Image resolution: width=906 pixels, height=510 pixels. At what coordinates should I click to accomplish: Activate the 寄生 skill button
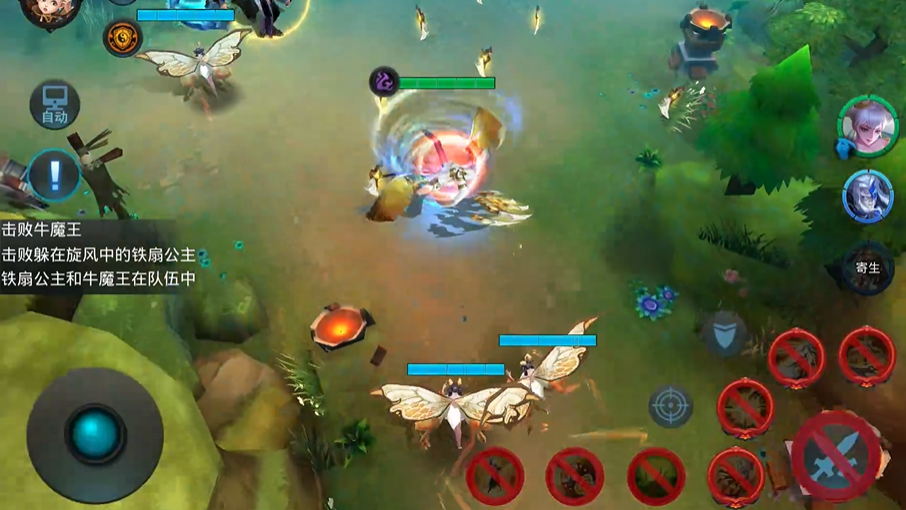coord(867,267)
